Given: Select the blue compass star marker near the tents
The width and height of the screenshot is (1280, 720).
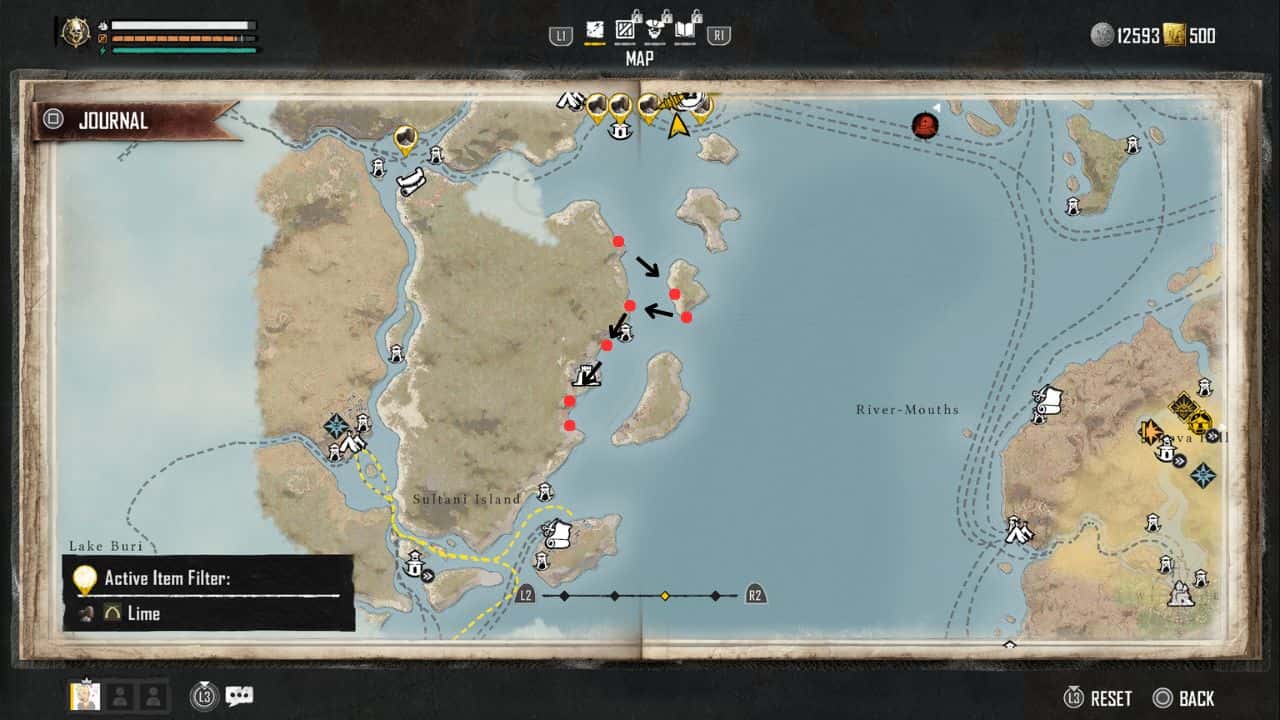Looking at the screenshot, I should [335, 426].
